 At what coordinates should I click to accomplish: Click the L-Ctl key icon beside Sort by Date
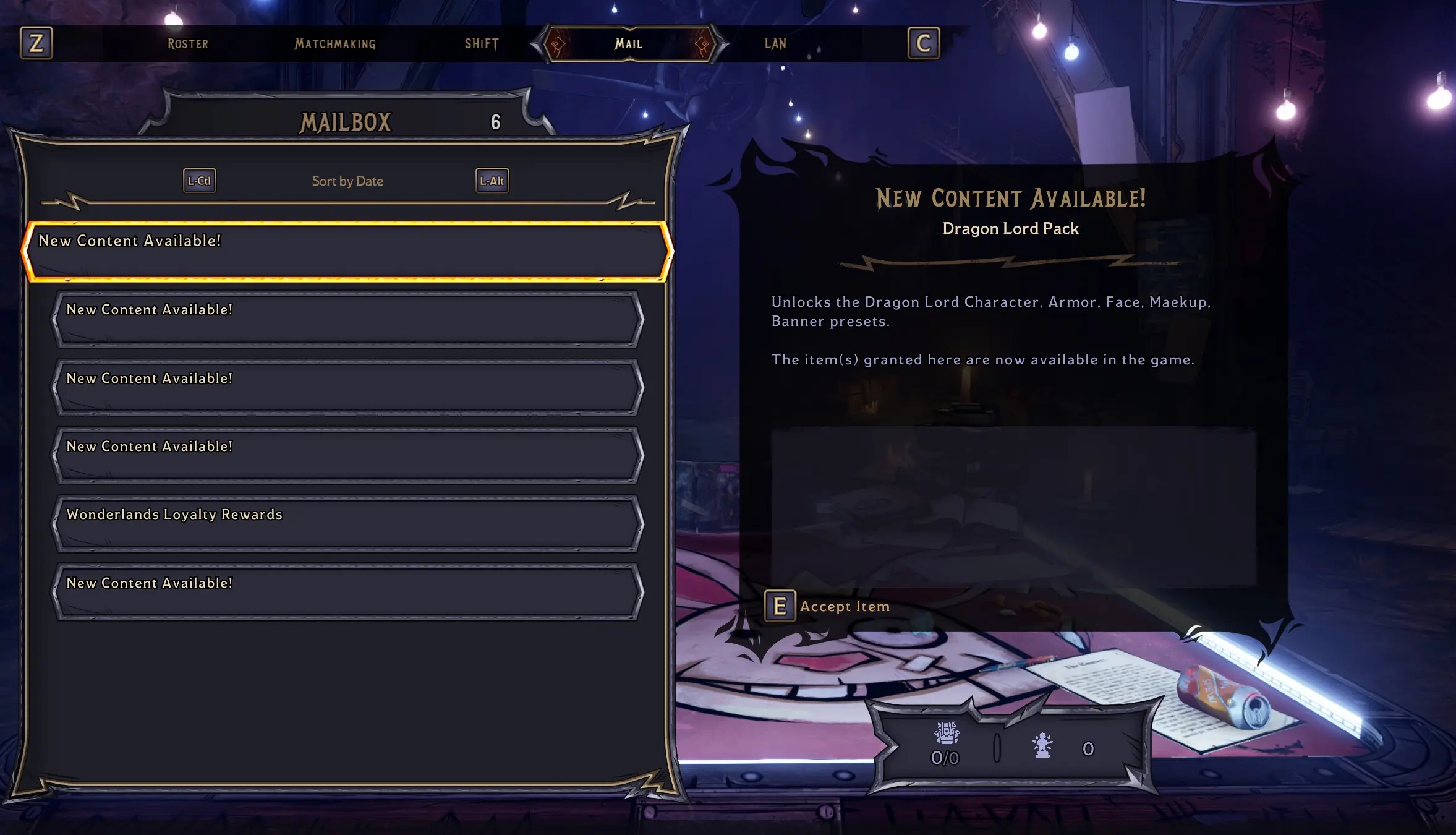[x=198, y=181]
